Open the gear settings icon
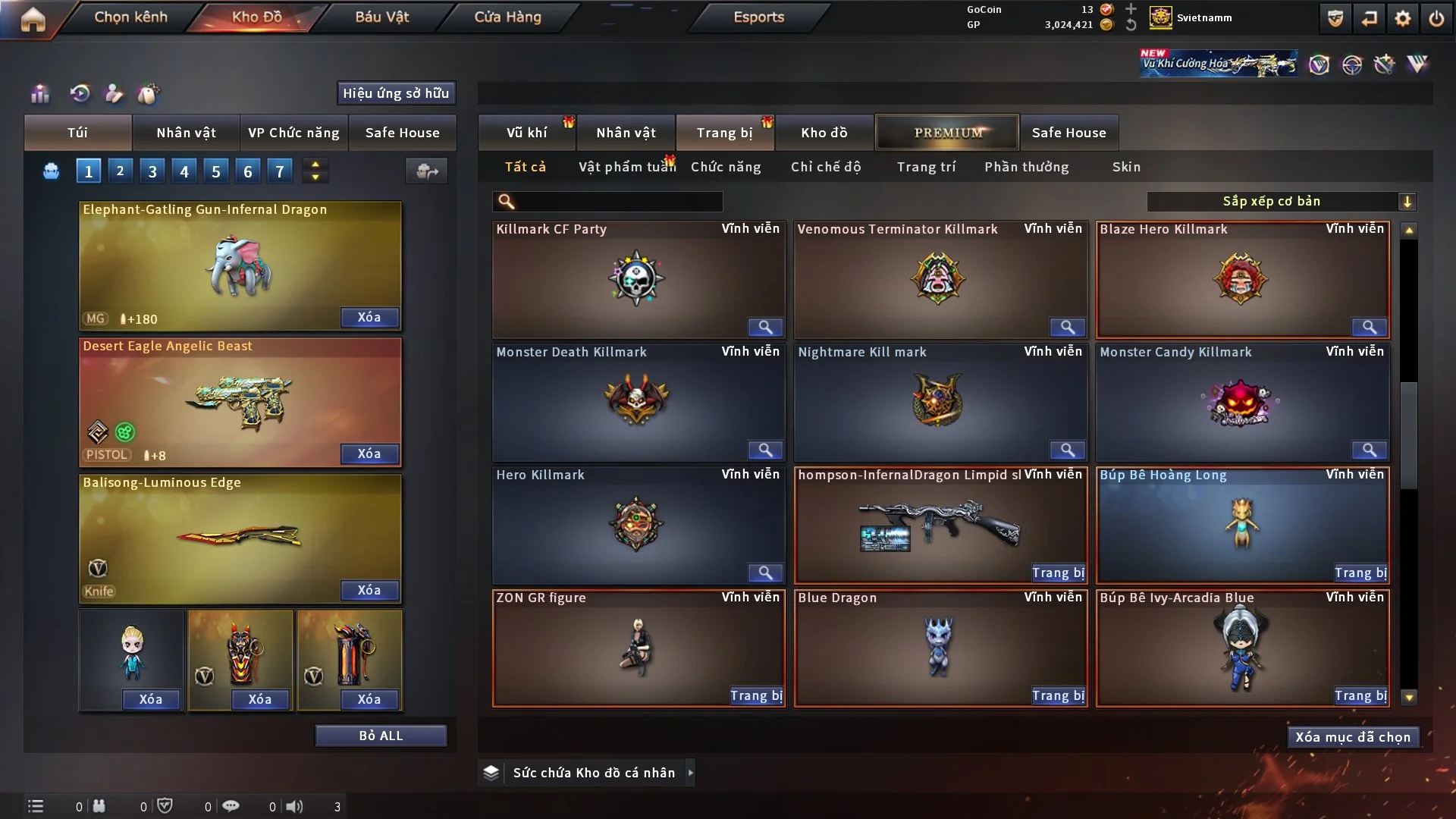The height and width of the screenshot is (819, 1456). point(1402,19)
